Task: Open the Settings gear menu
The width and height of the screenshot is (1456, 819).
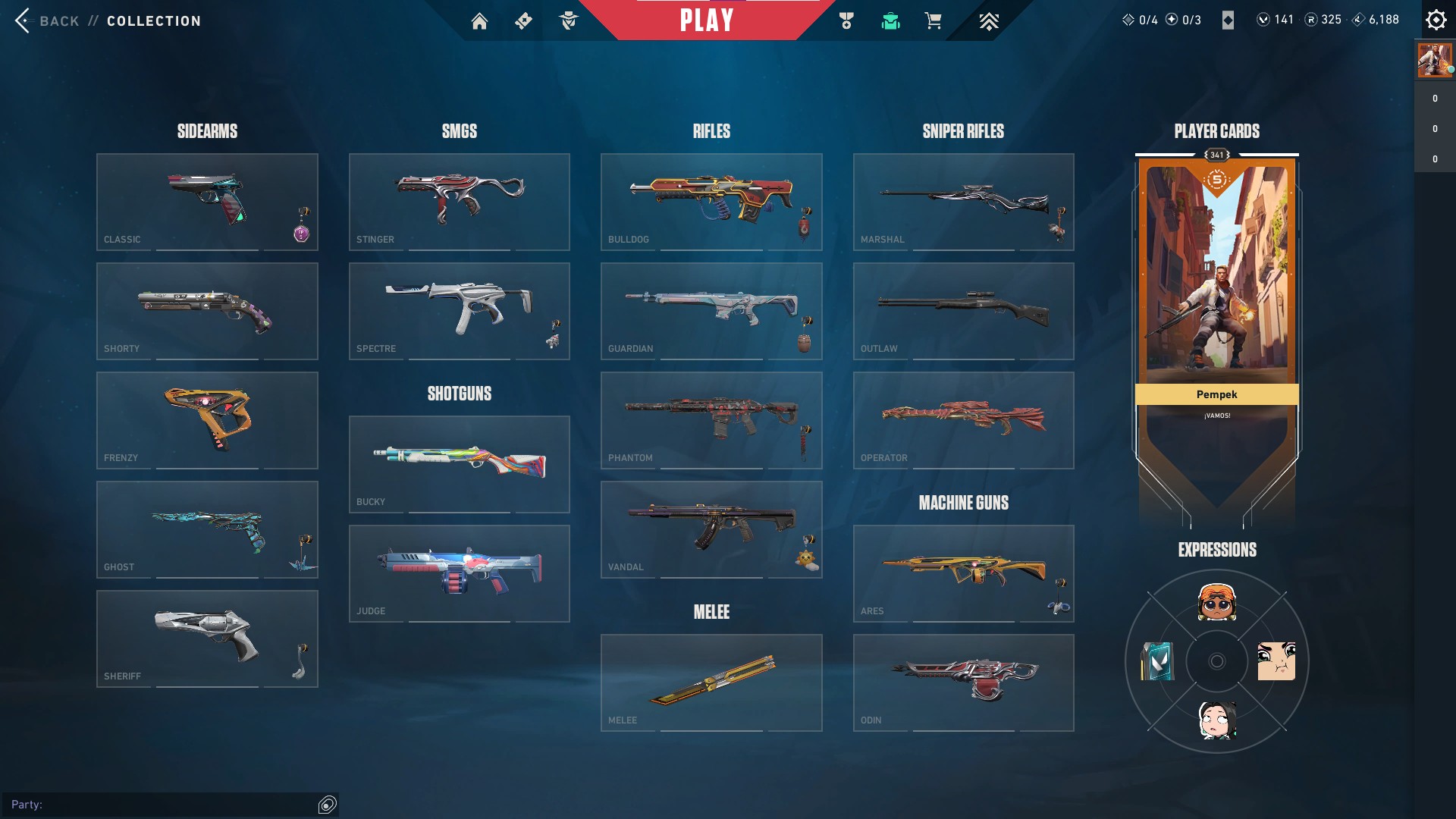Action: click(1436, 20)
